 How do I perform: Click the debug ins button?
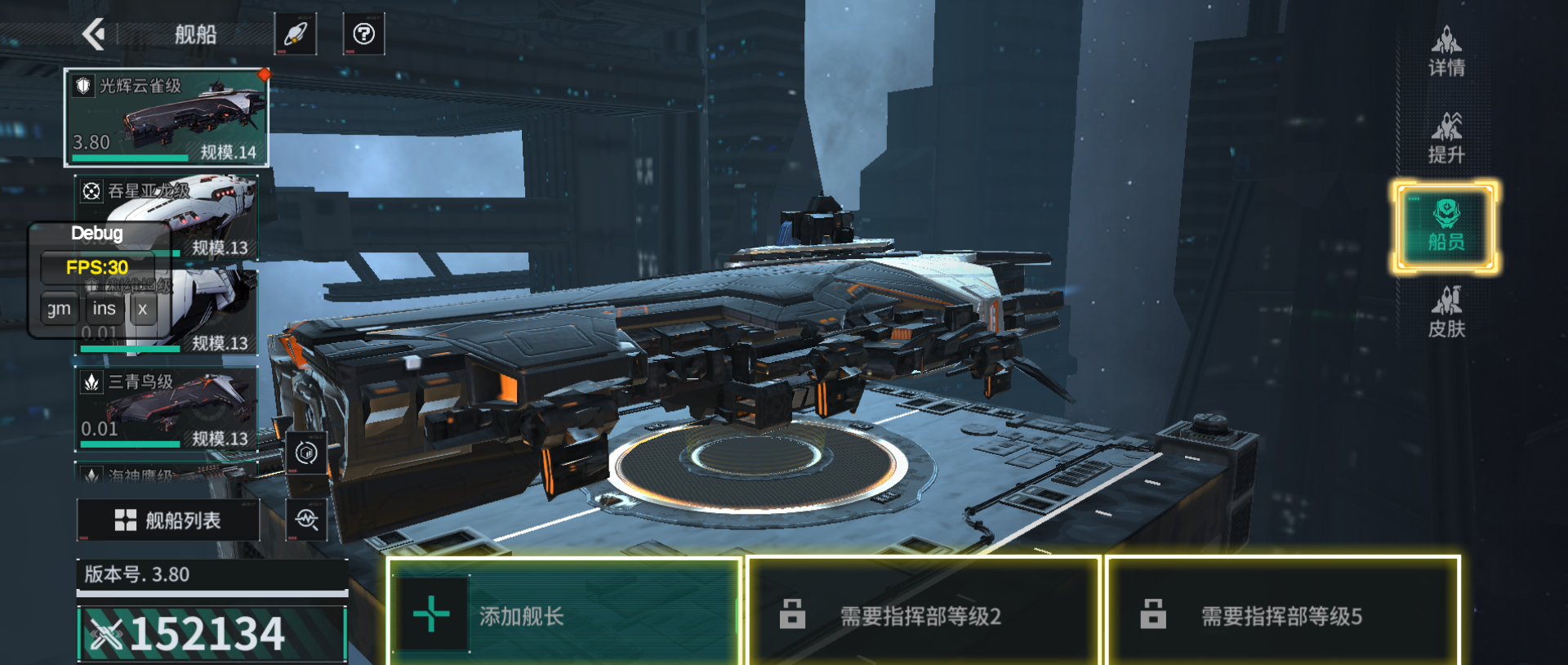pos(105,309)
